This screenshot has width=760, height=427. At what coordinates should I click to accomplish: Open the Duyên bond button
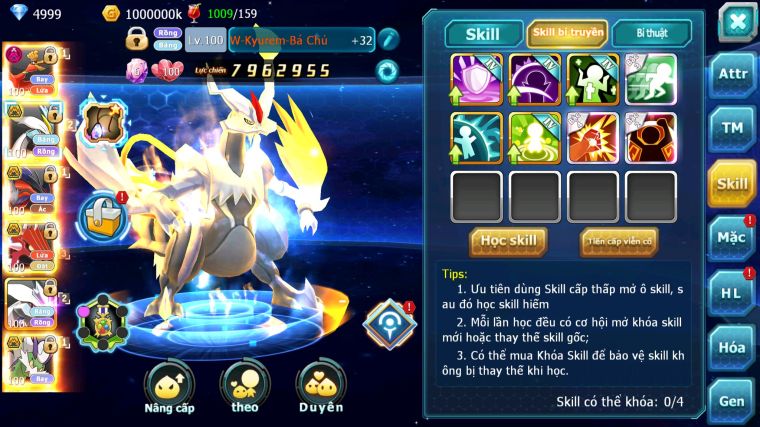coord(320,387)
